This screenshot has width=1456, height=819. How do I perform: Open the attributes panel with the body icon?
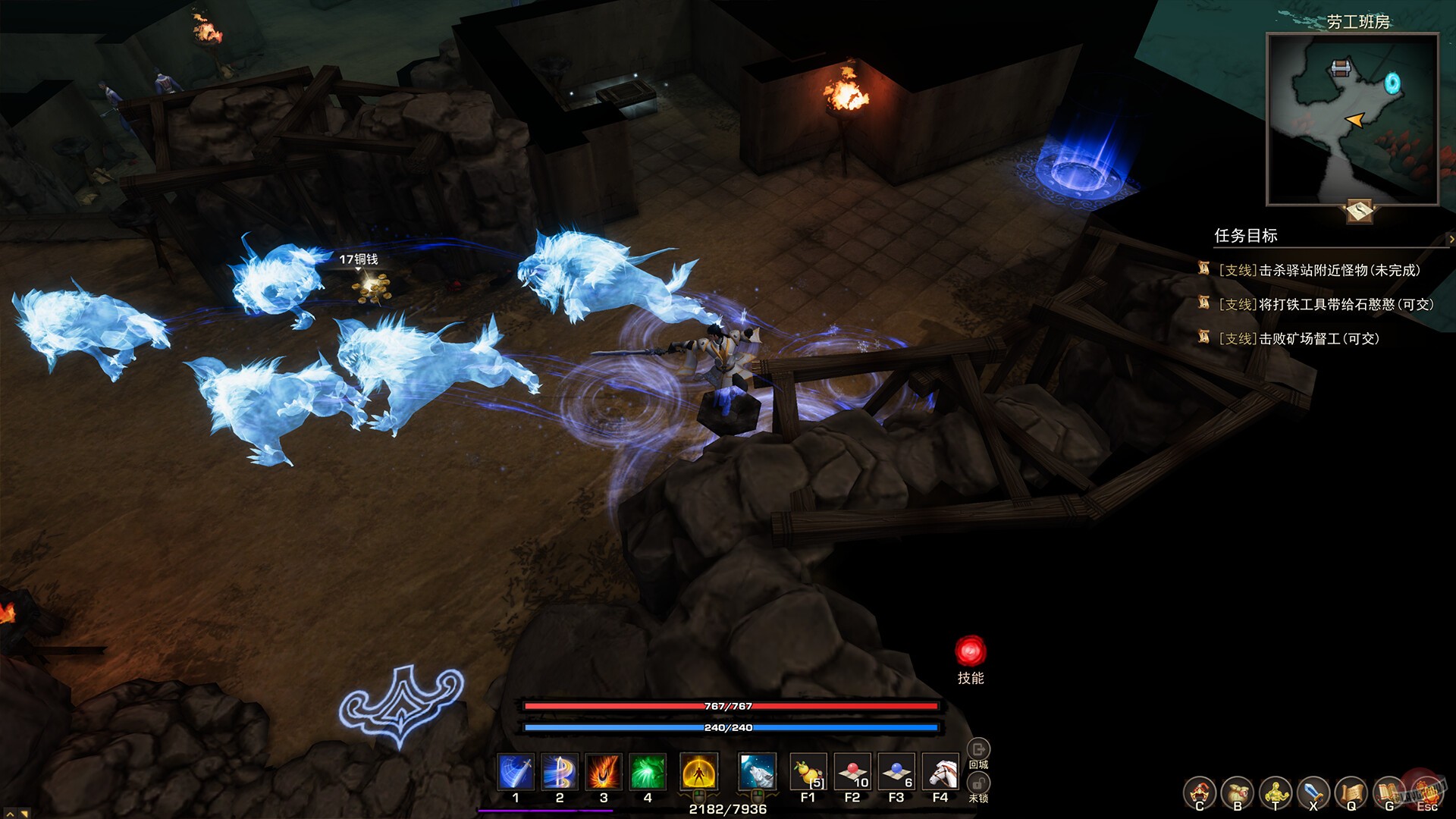point(1276,791)
